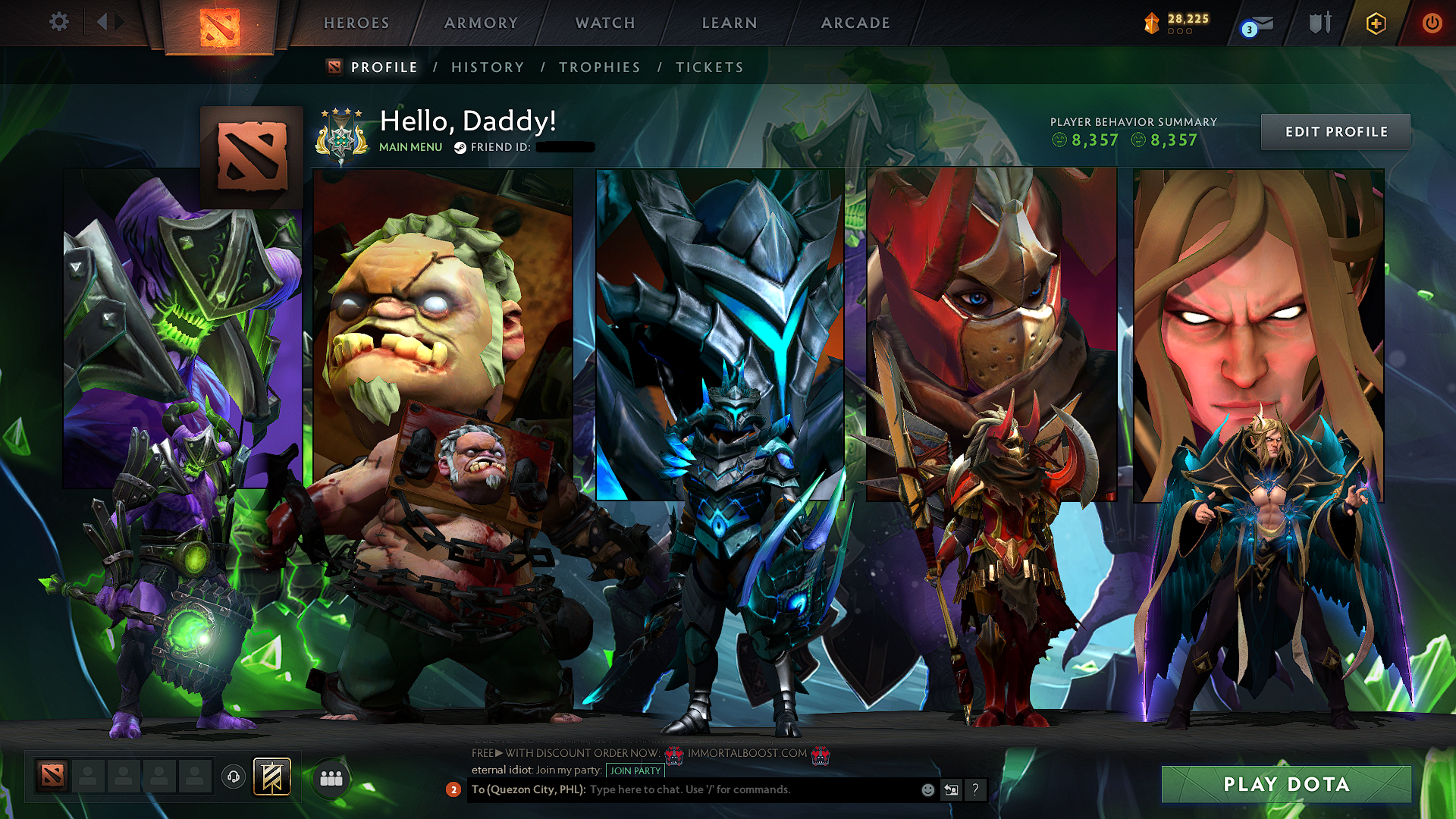
Task: Click the WATCH menu item
Action: point(604,23)
